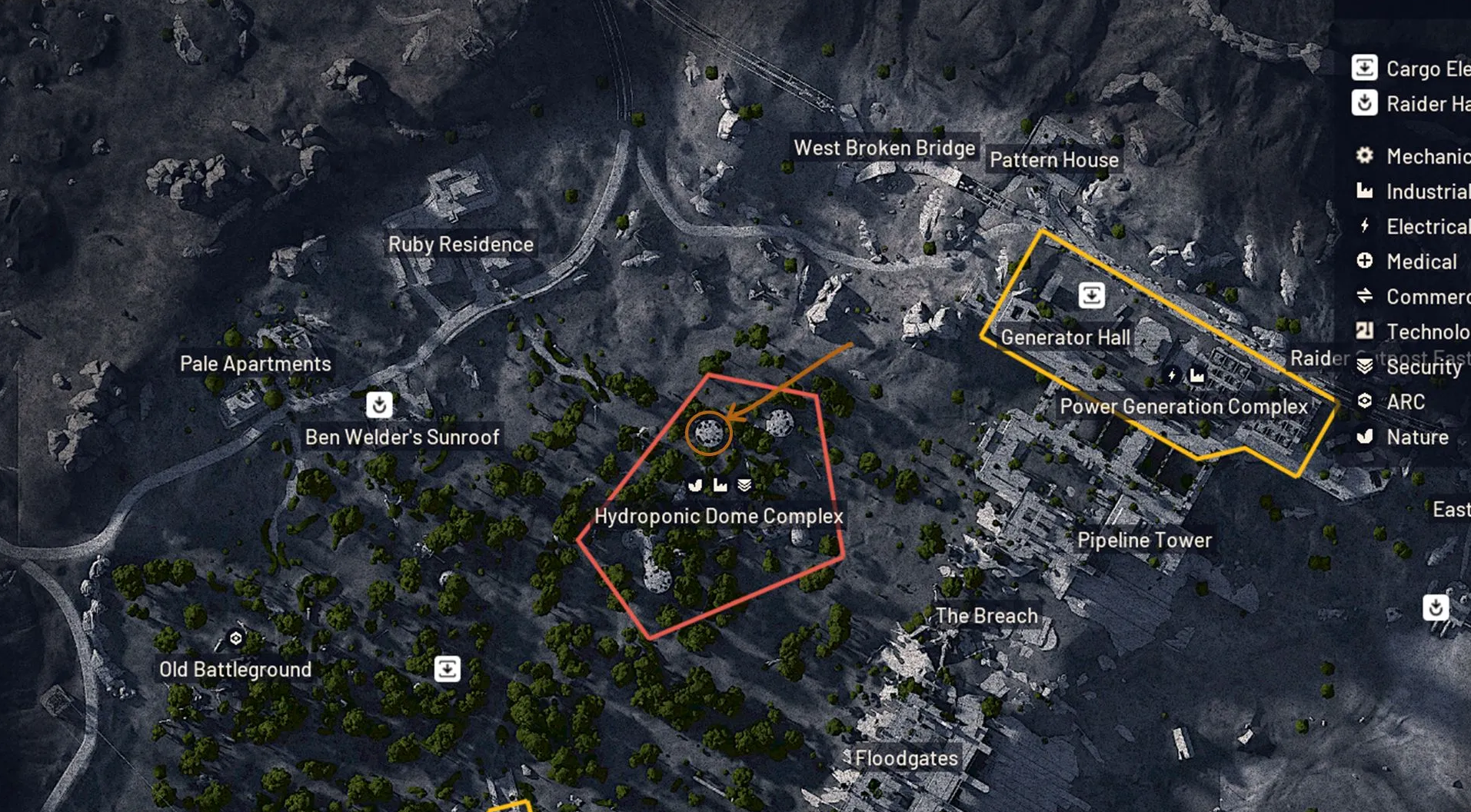Viewport: 1471px width, 812px height.
Task: Click the cargo elevator marker beside Old Battleground
Action: (x=447, y=668)
